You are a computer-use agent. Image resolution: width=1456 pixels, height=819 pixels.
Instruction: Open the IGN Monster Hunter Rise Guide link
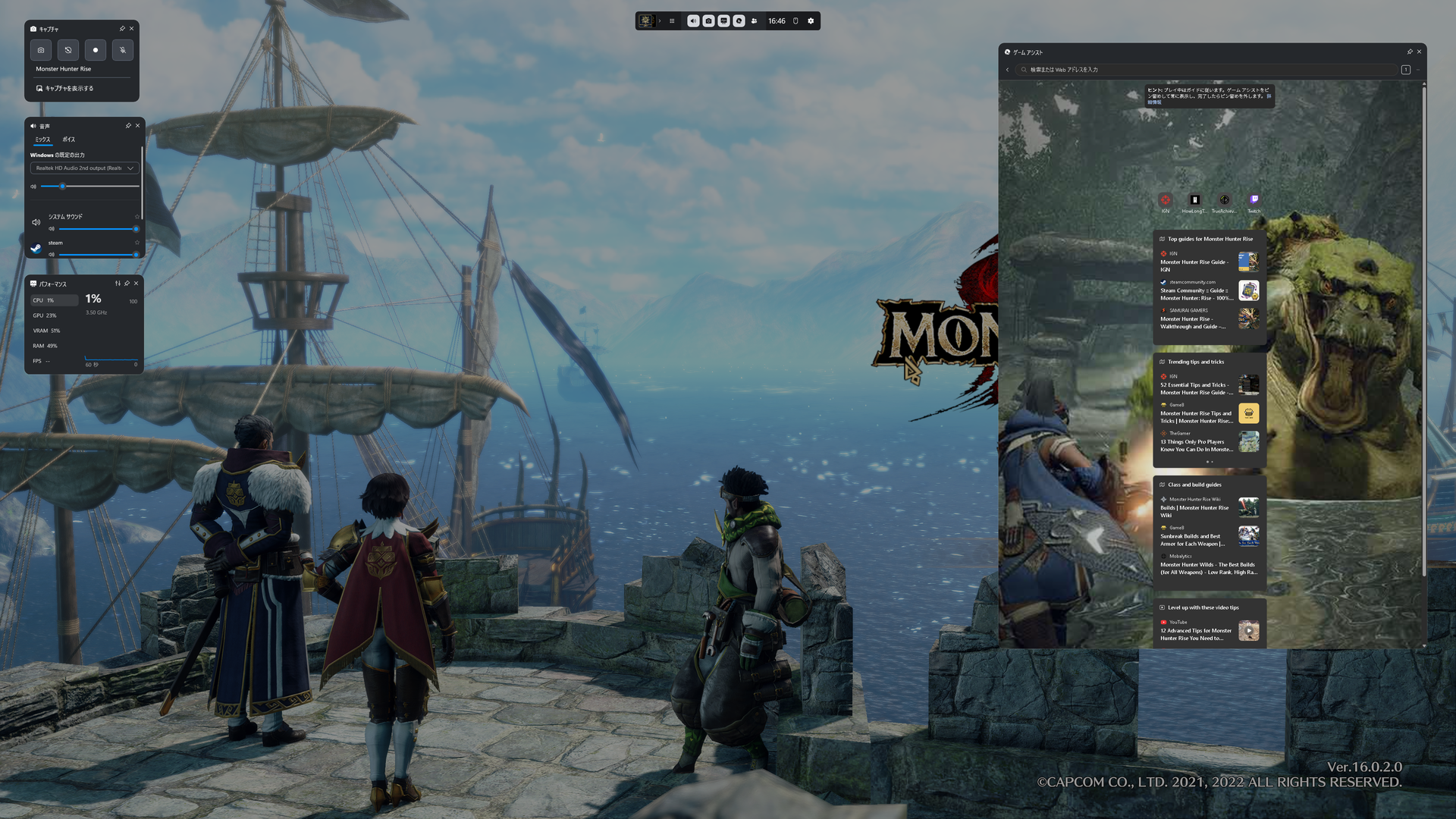pos(1194,262)
